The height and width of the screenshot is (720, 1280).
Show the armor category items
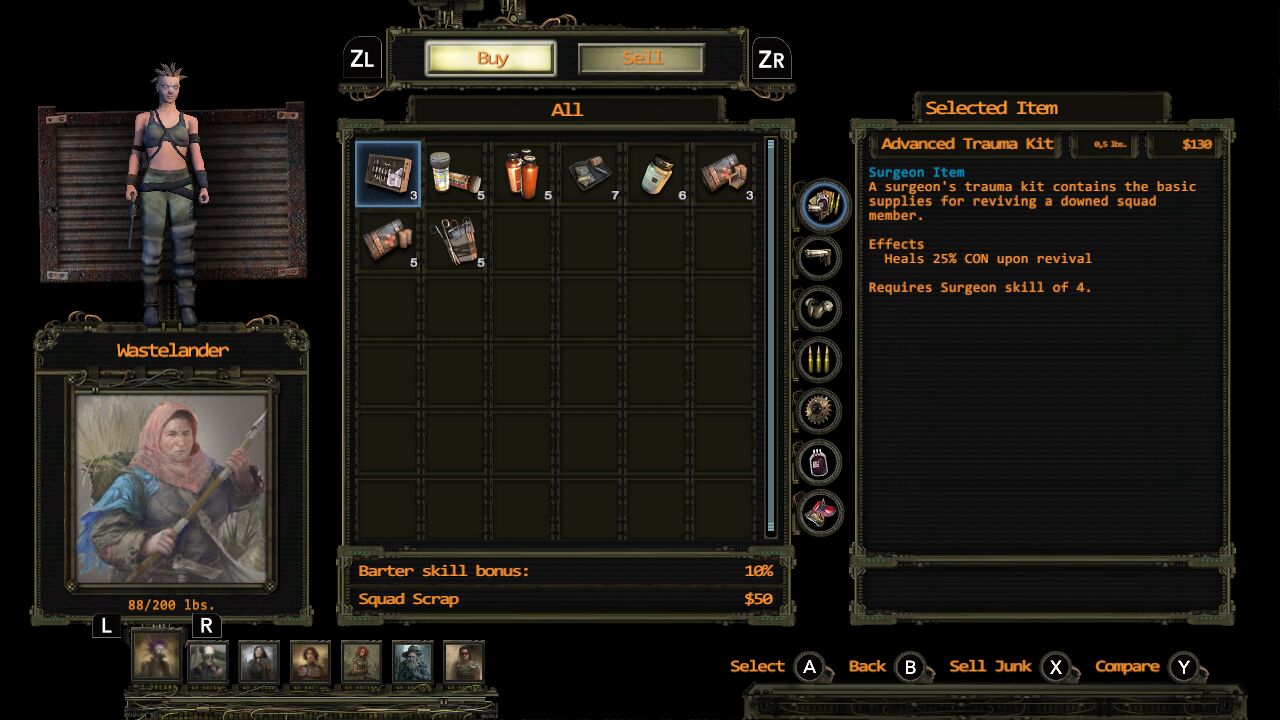tap(819, 308)
